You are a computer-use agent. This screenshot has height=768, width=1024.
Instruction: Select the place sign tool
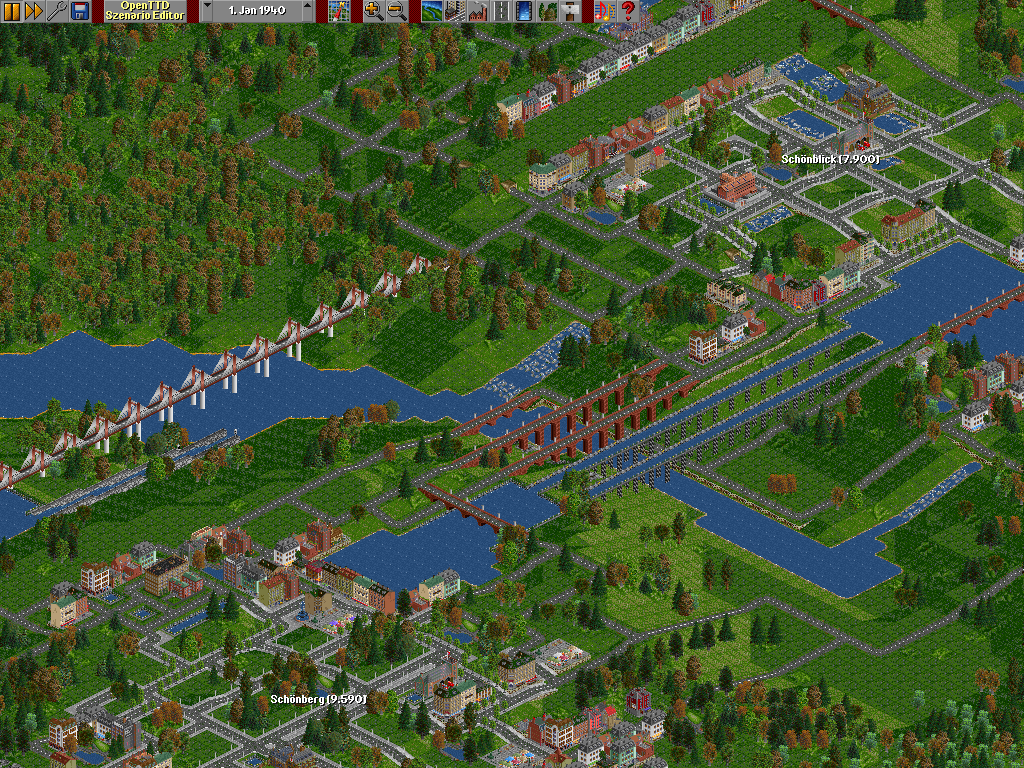click(570, 11)
